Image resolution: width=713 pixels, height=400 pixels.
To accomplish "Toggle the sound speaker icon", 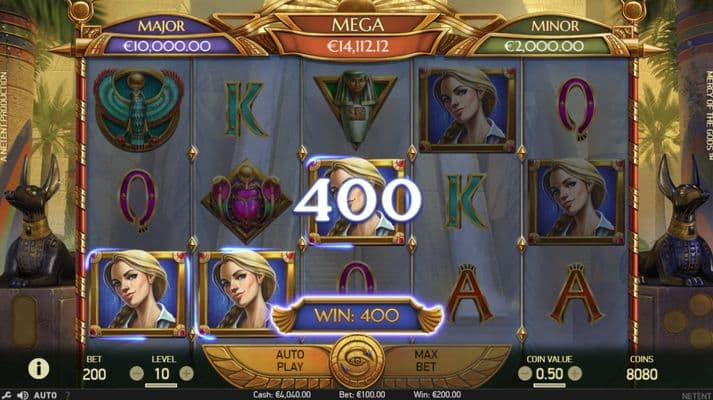I will [22, 395].
